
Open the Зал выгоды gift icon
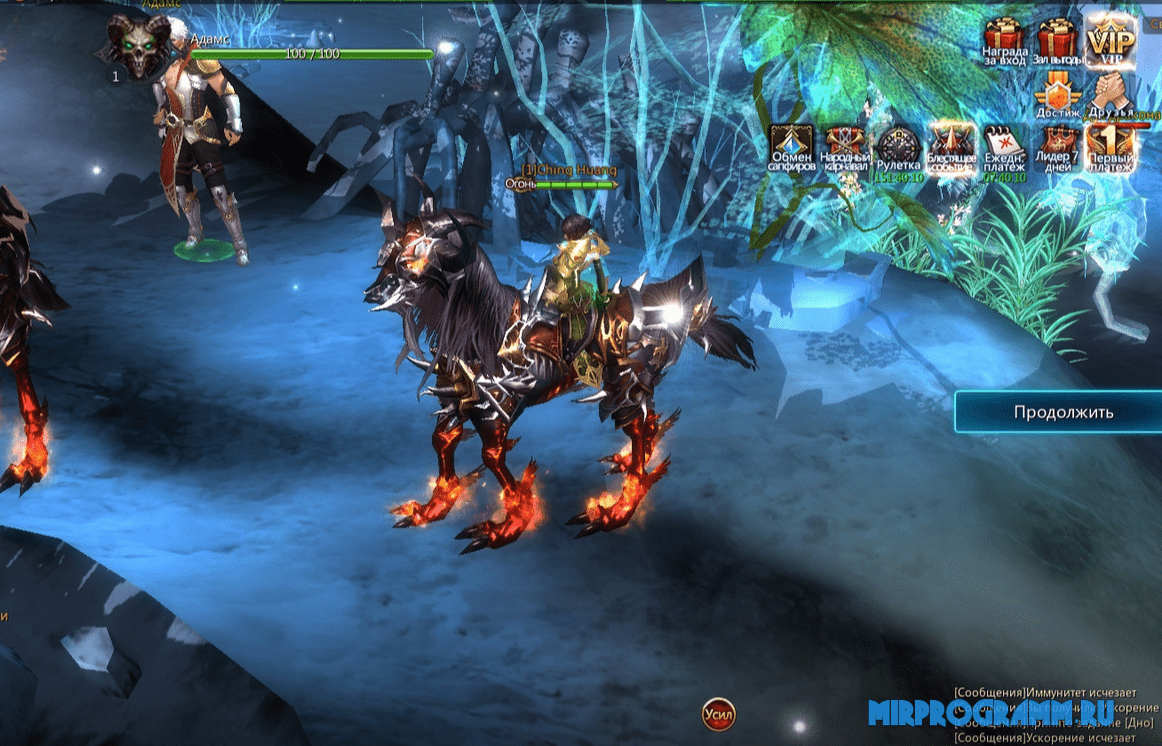tap(1057, 41)
